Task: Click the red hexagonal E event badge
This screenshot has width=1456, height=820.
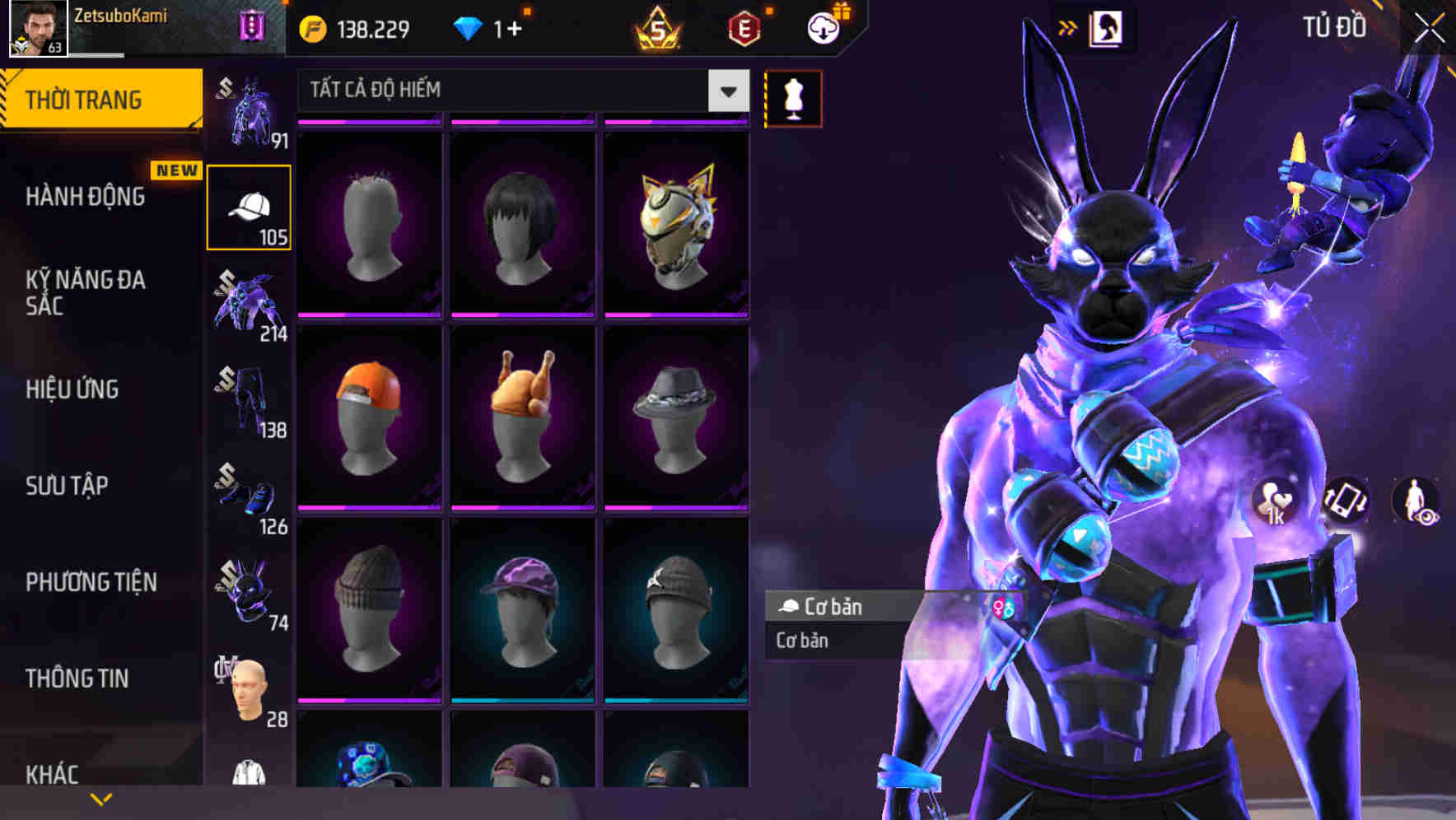Action: (742, 27)
